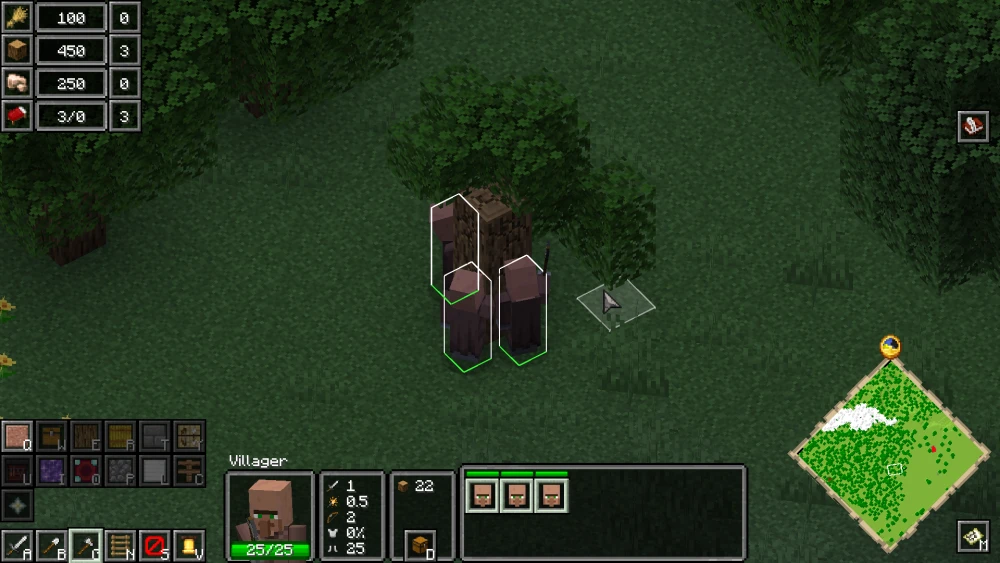Select the sword attack command
The height and width of the screenshot is (563, 1000).
click(x=17, y=546)
